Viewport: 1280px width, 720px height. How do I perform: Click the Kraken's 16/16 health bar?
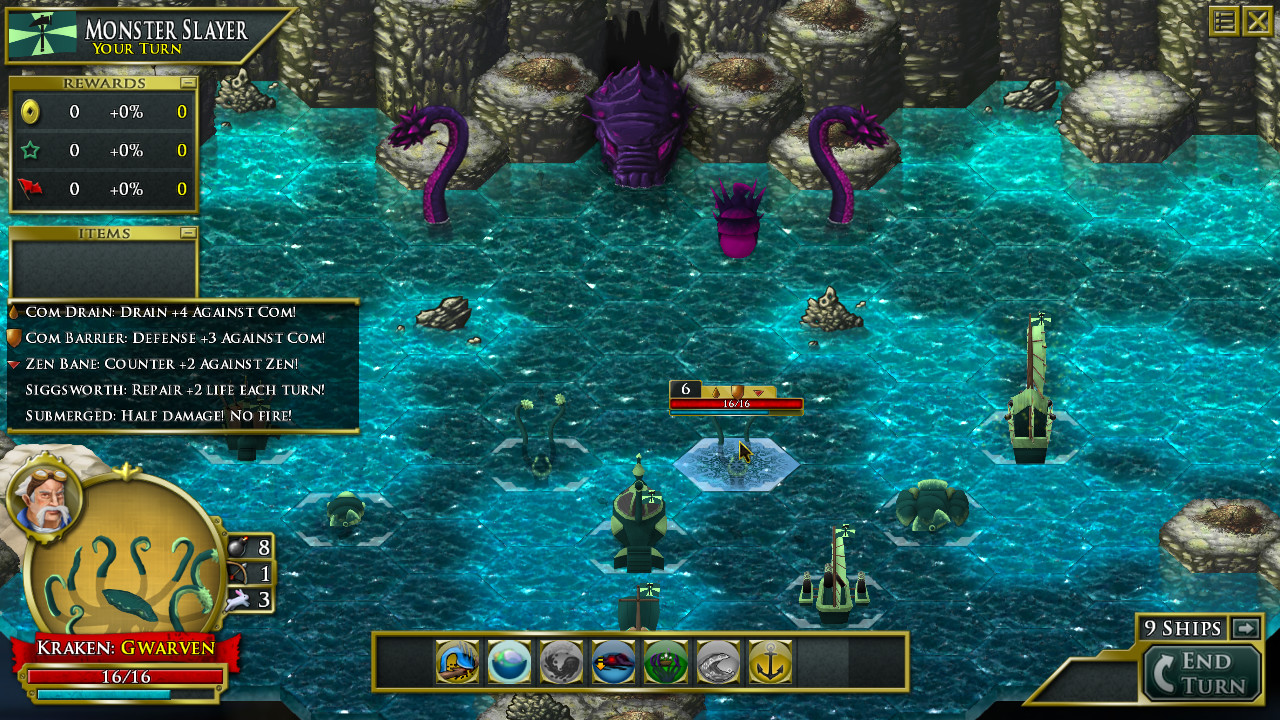(125, 679)
